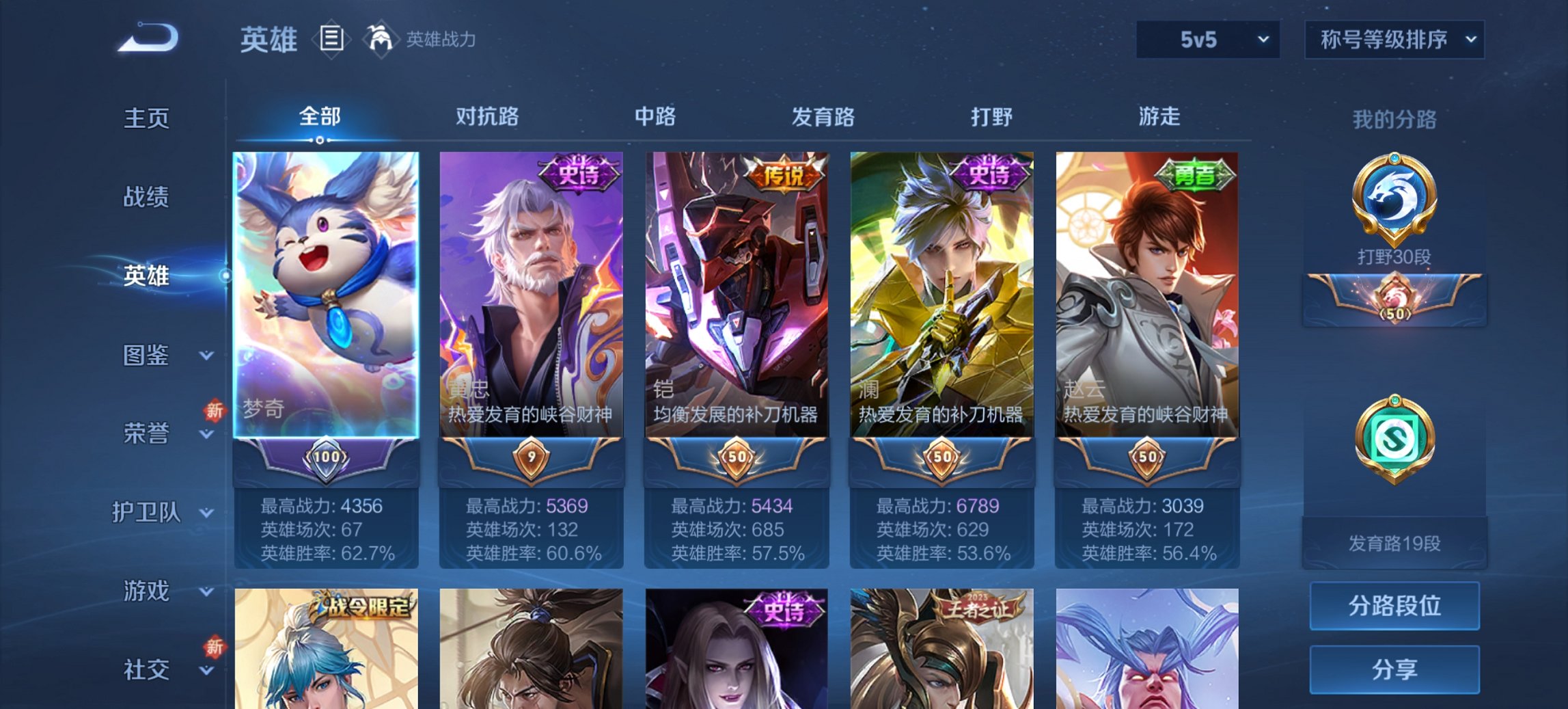1568x709 pixels.
Task: Click the hero handbook icon beside 英雄 title
Action: [x=331, y=39]
